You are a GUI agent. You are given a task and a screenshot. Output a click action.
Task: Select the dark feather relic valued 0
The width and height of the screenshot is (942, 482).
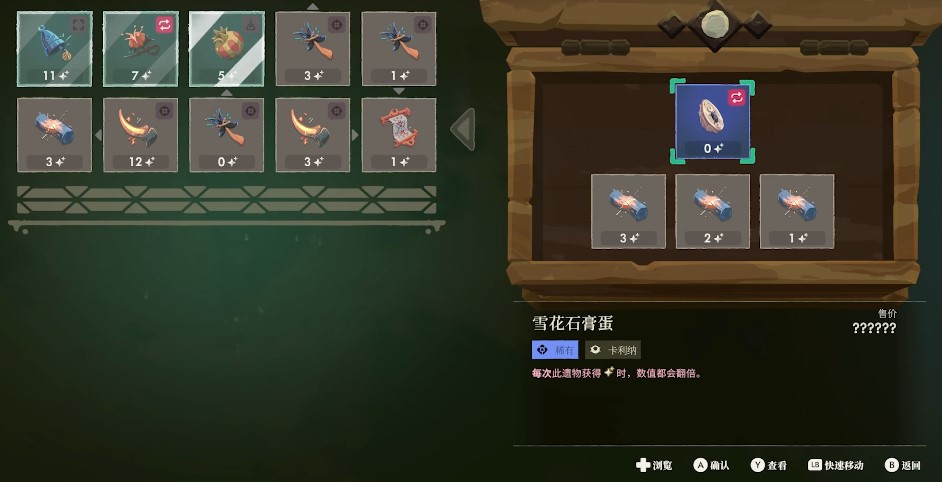point(226,134)
